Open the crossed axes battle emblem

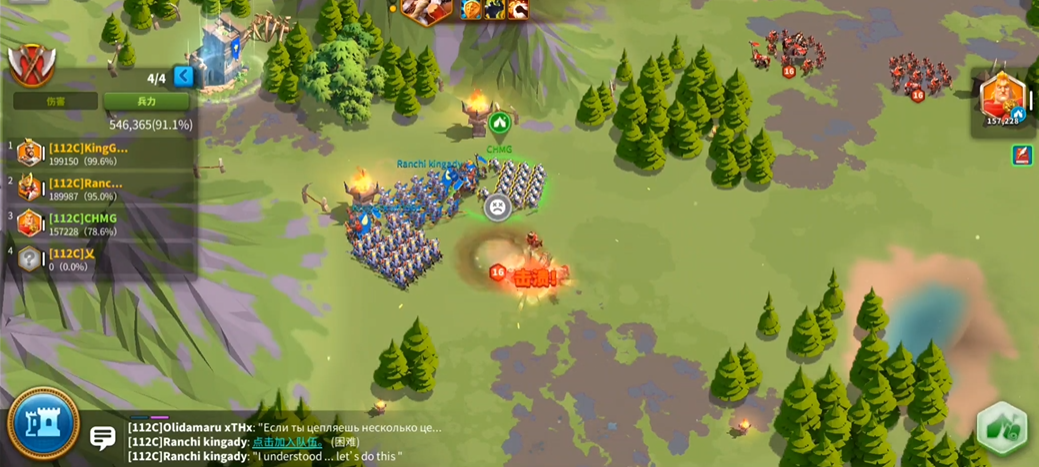pos(30,64)
